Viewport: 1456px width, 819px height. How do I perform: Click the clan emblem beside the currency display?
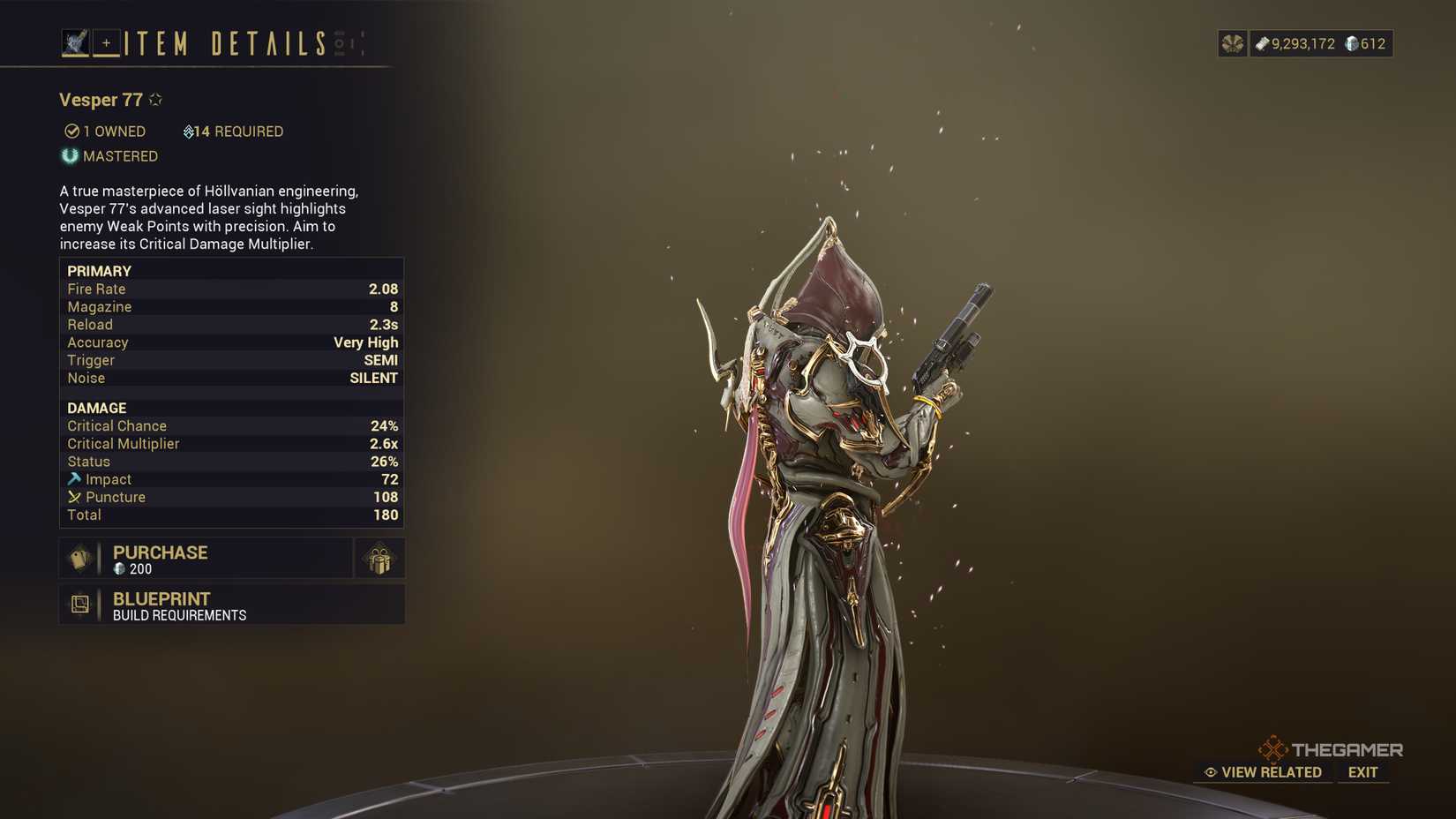click(1232, 42)
